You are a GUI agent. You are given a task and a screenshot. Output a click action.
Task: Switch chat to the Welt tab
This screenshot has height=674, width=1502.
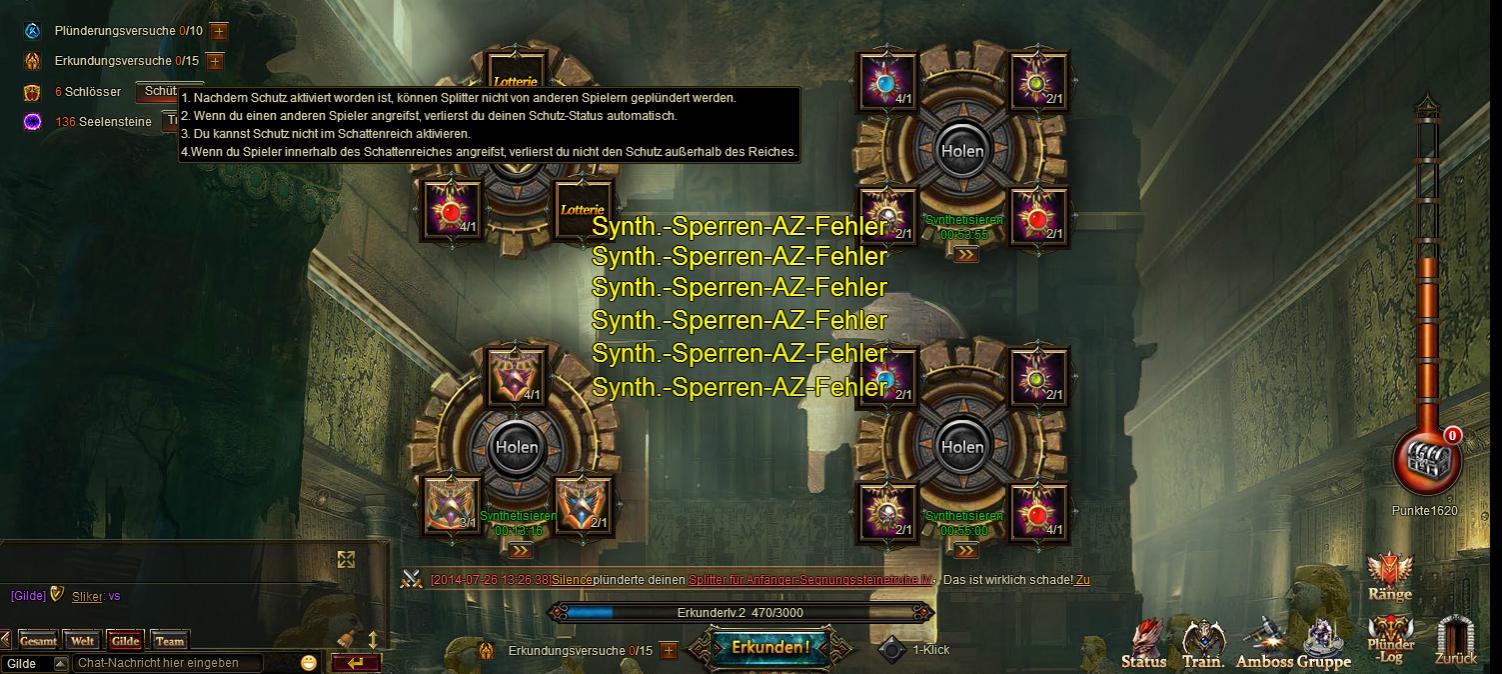(x=82, y=641)
